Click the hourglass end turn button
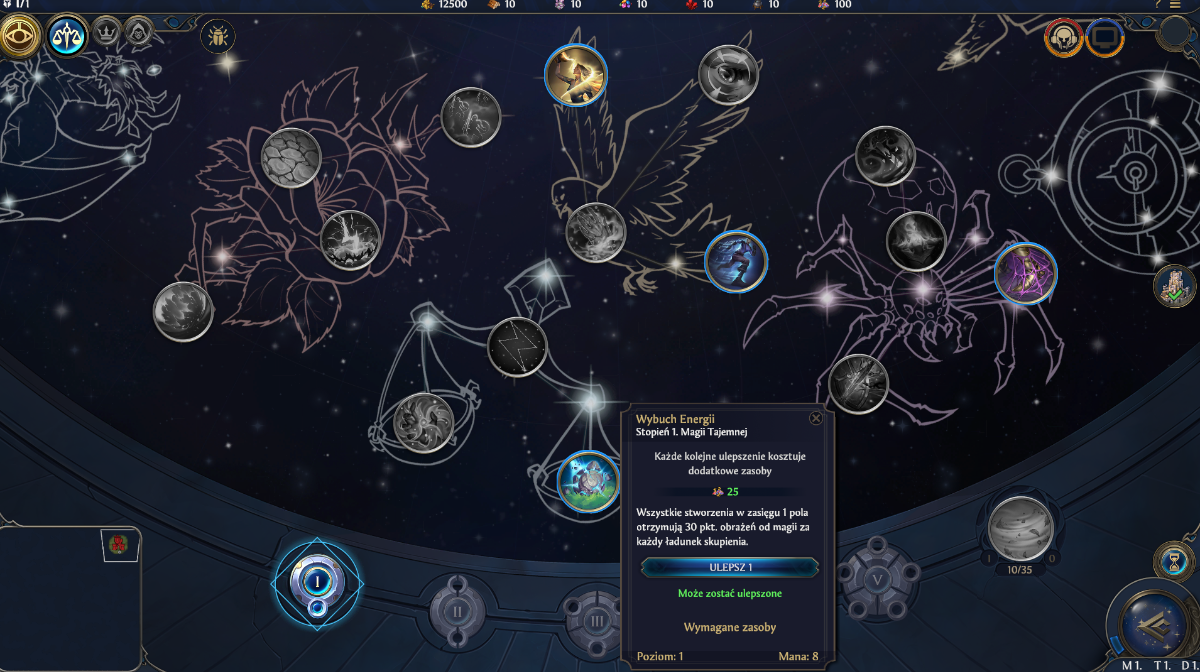1200x672 pixels. [1171, 559]
